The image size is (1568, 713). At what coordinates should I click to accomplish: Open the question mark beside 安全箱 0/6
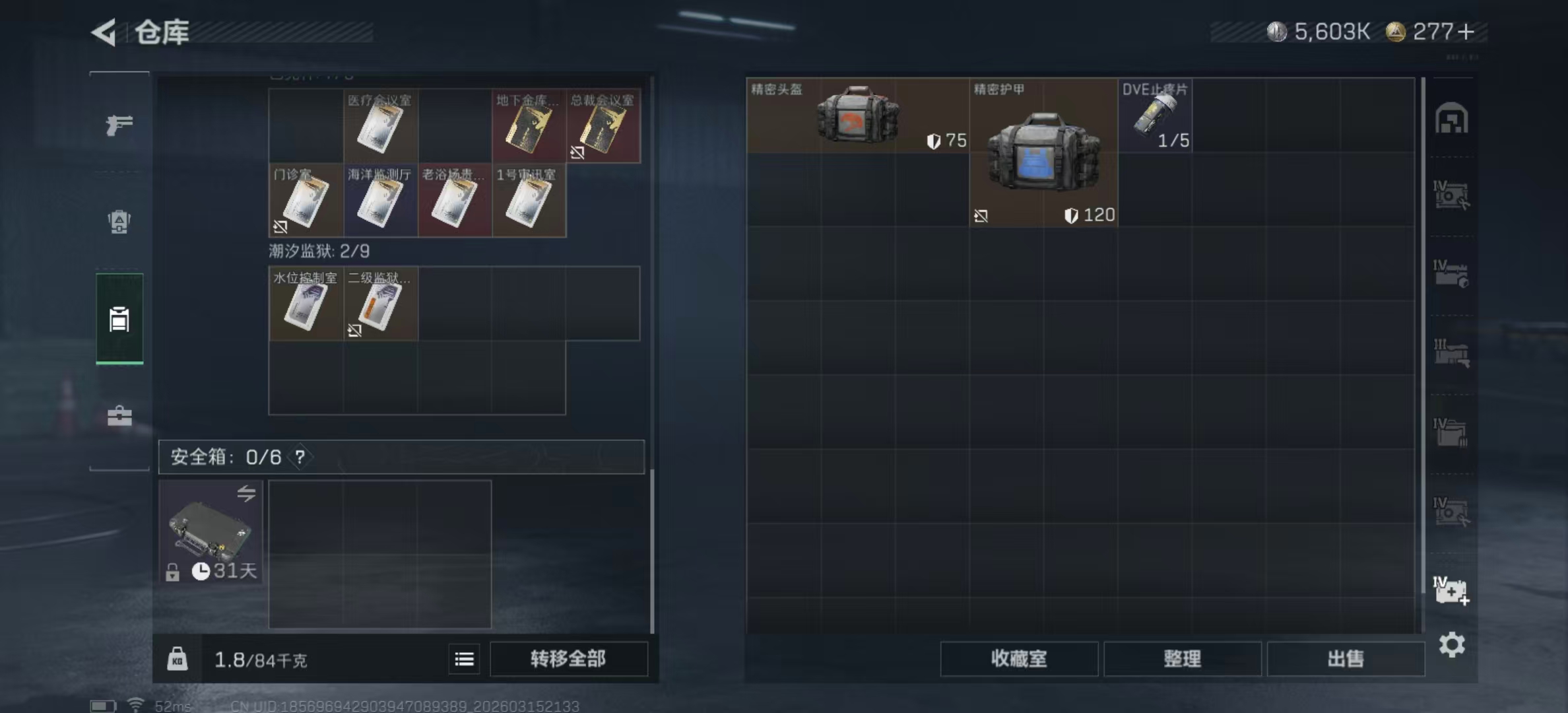tap(301, 456)
